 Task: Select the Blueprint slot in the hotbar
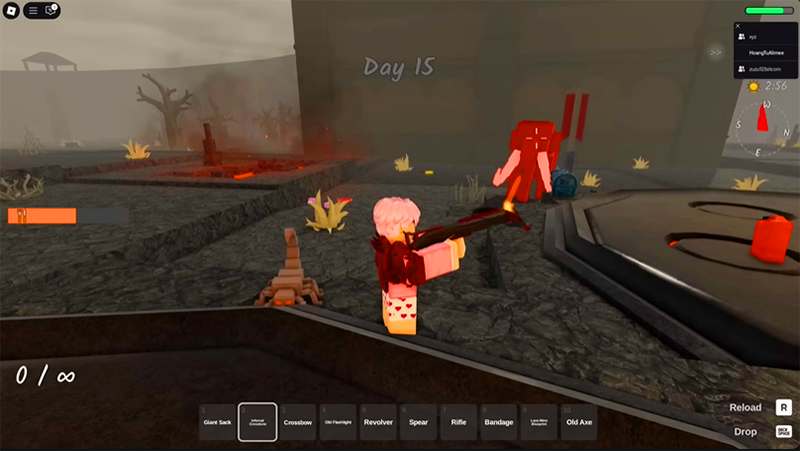[x=538, y=422]
